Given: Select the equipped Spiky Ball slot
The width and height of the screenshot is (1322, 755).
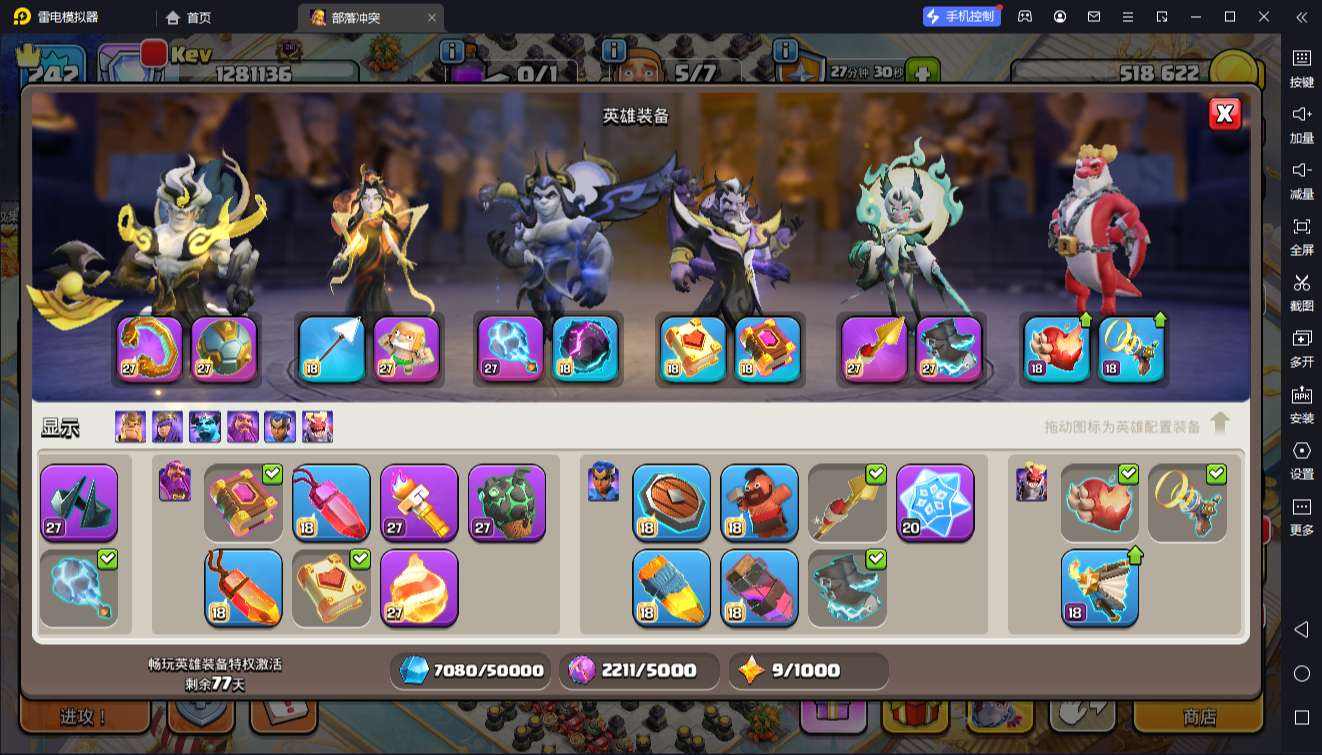Looking at the screenshot, I should [x=224, y=349].
